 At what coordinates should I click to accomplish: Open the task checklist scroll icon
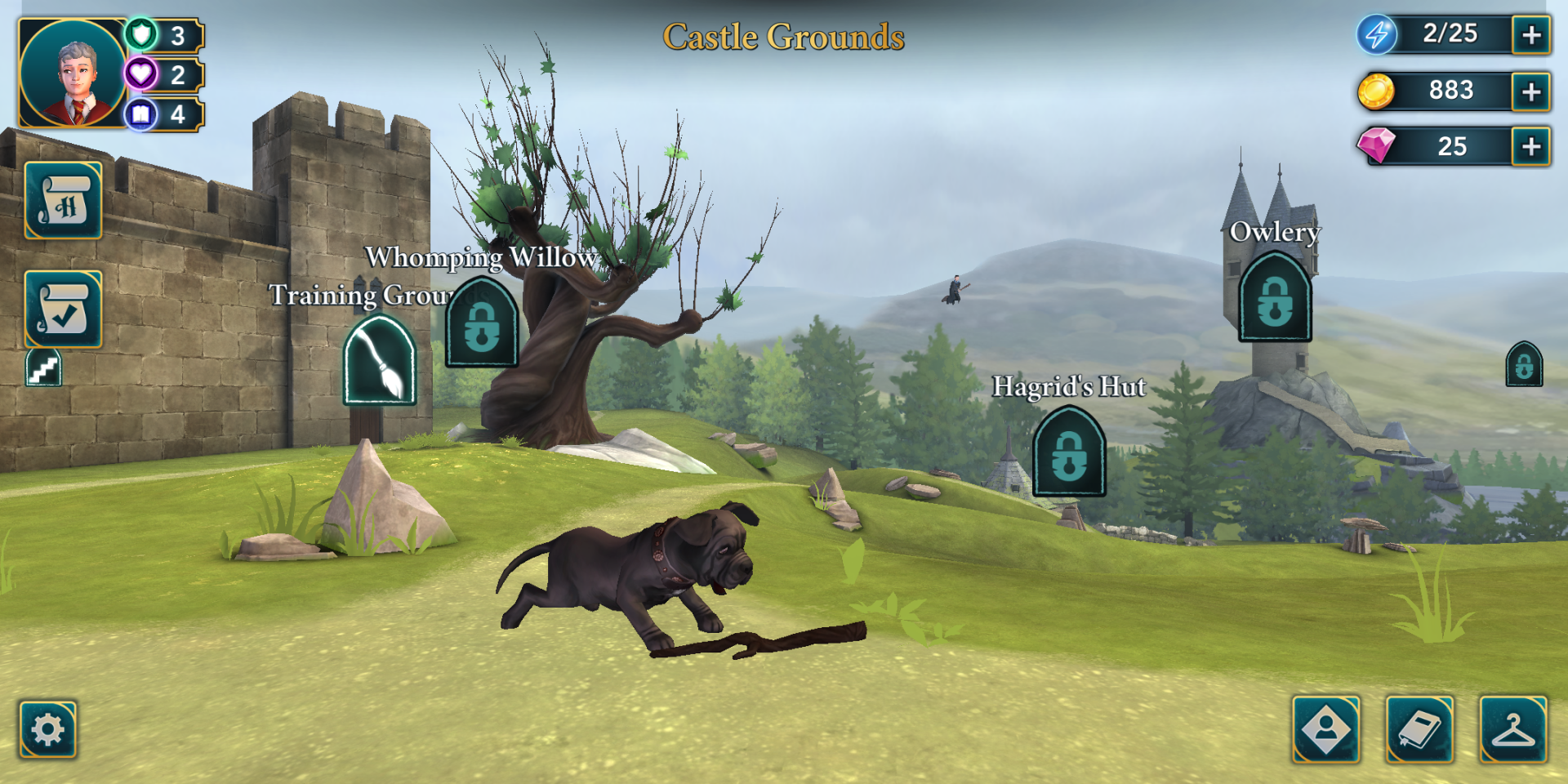[x=64, y=310]
